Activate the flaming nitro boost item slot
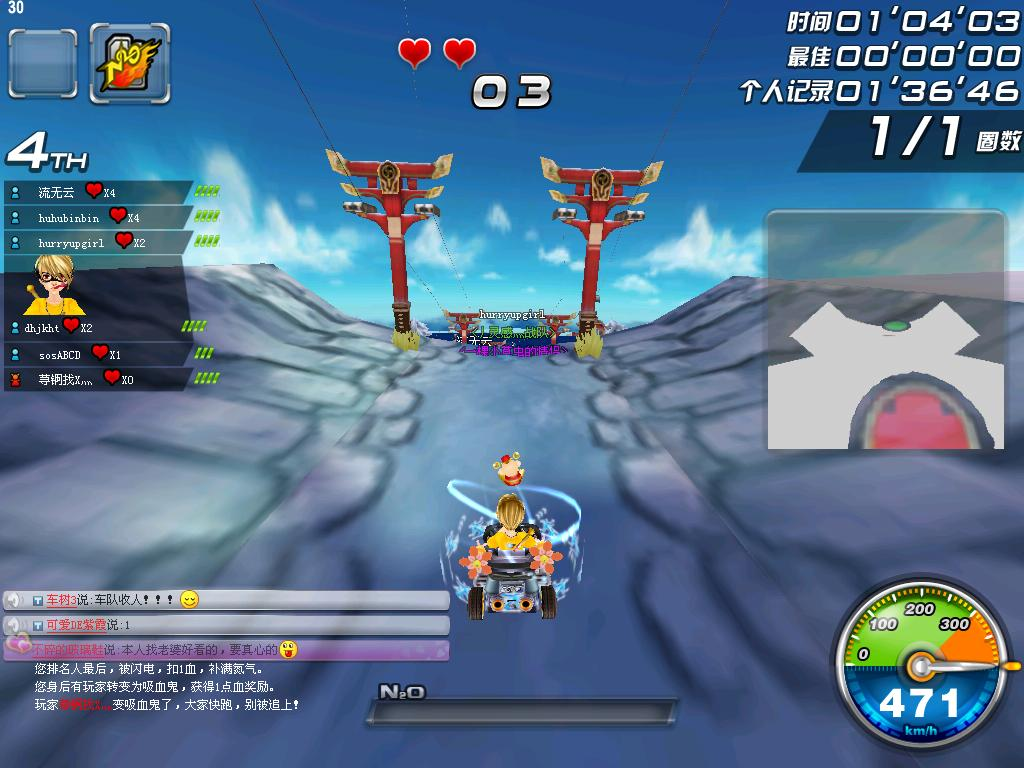Viewport: 1024px width, 768px height. (x=129, y=63)
